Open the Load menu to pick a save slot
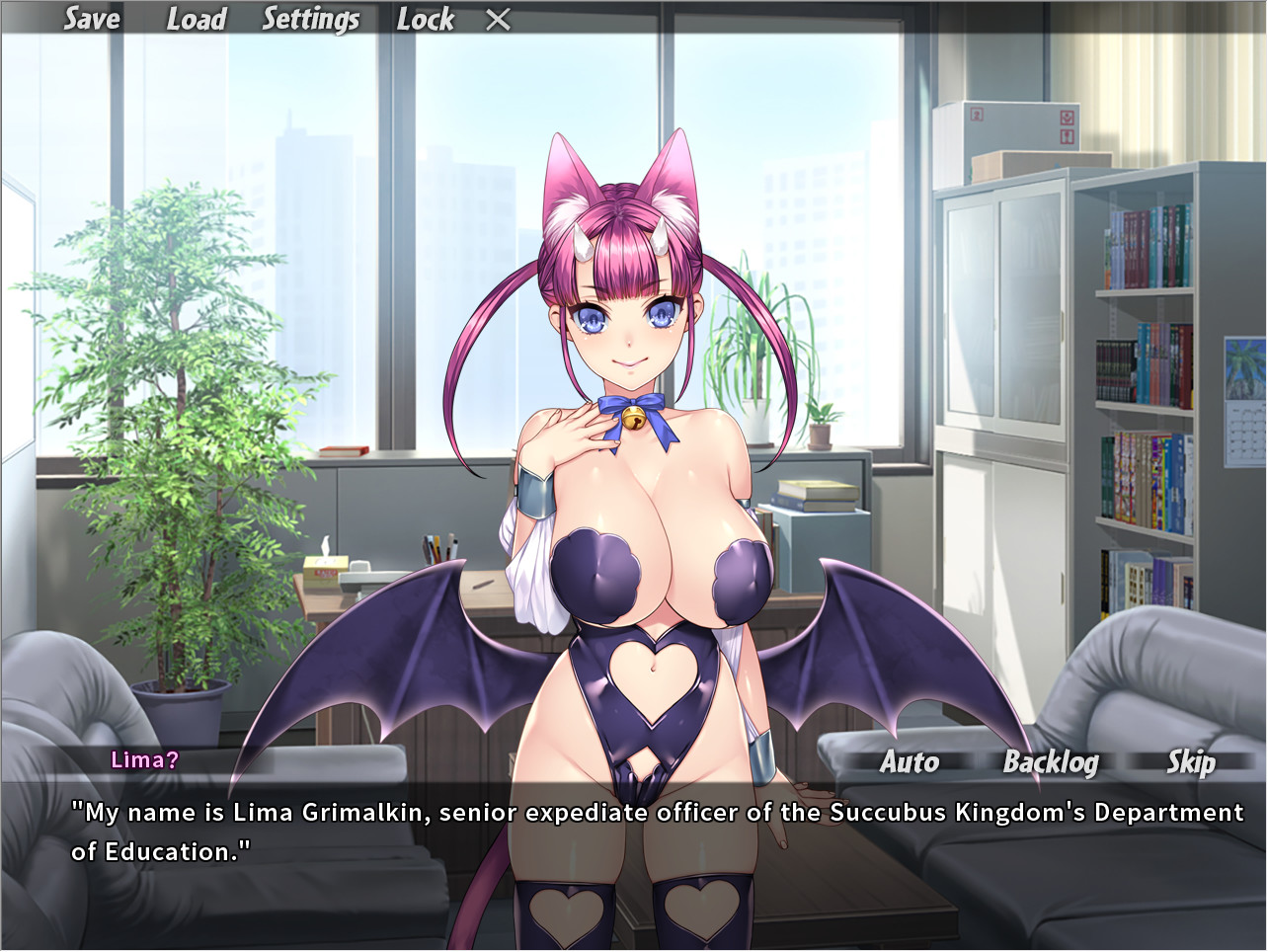1268x952 pixels. point(197,19)
